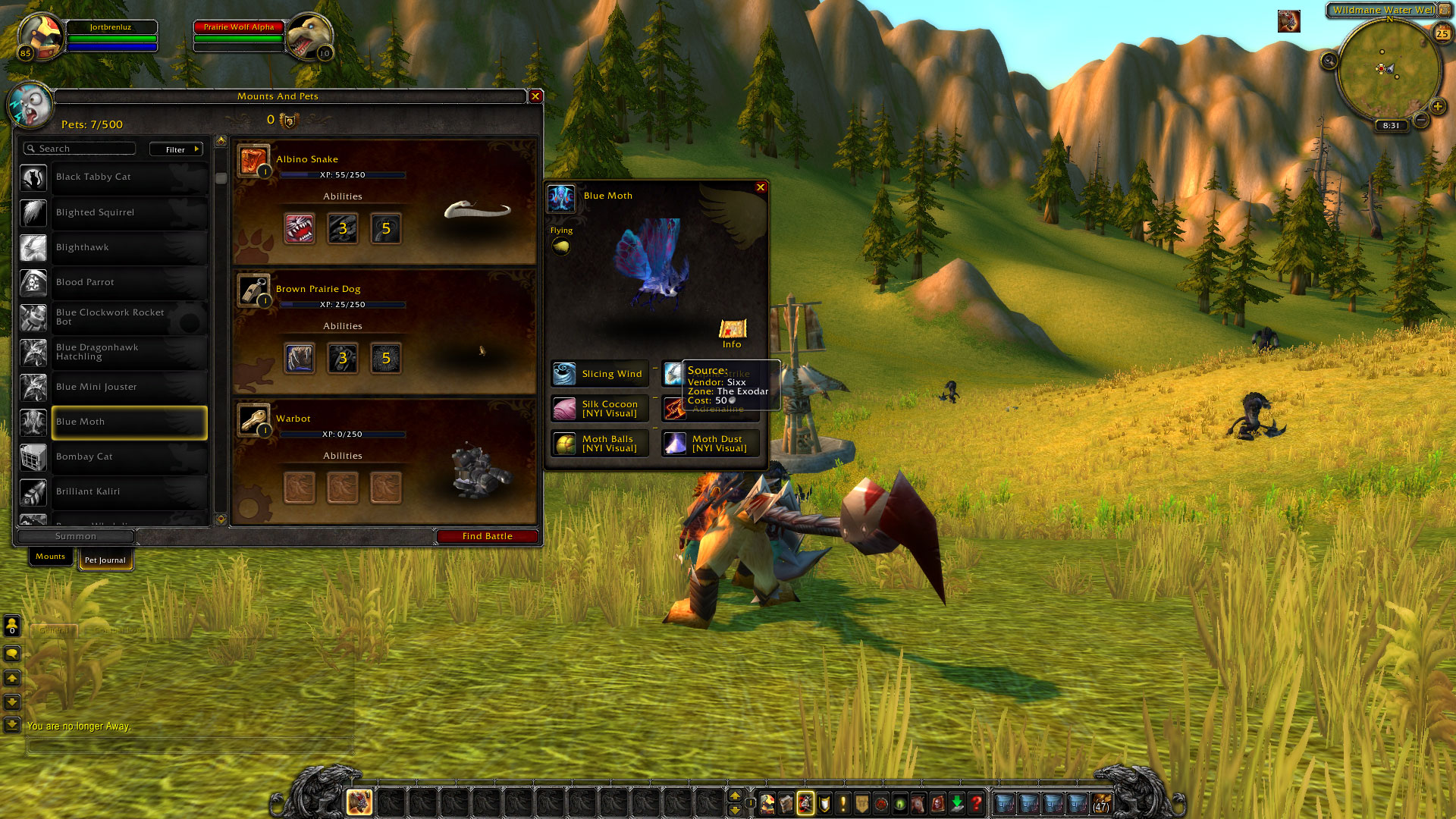Pick the Bombay Cat list row
The image size is (1456, 819).
(x=129, y=457)
